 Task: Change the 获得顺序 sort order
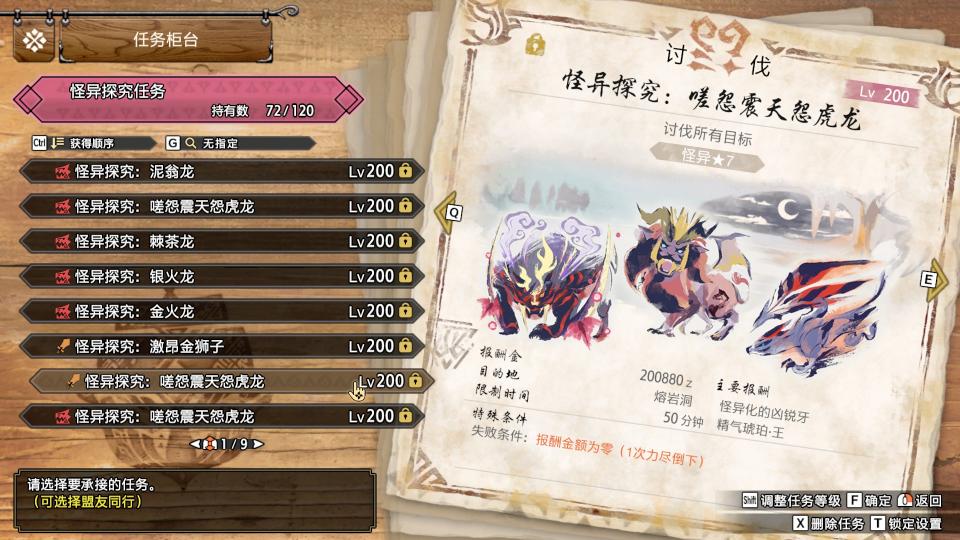[x=88, y=143]
